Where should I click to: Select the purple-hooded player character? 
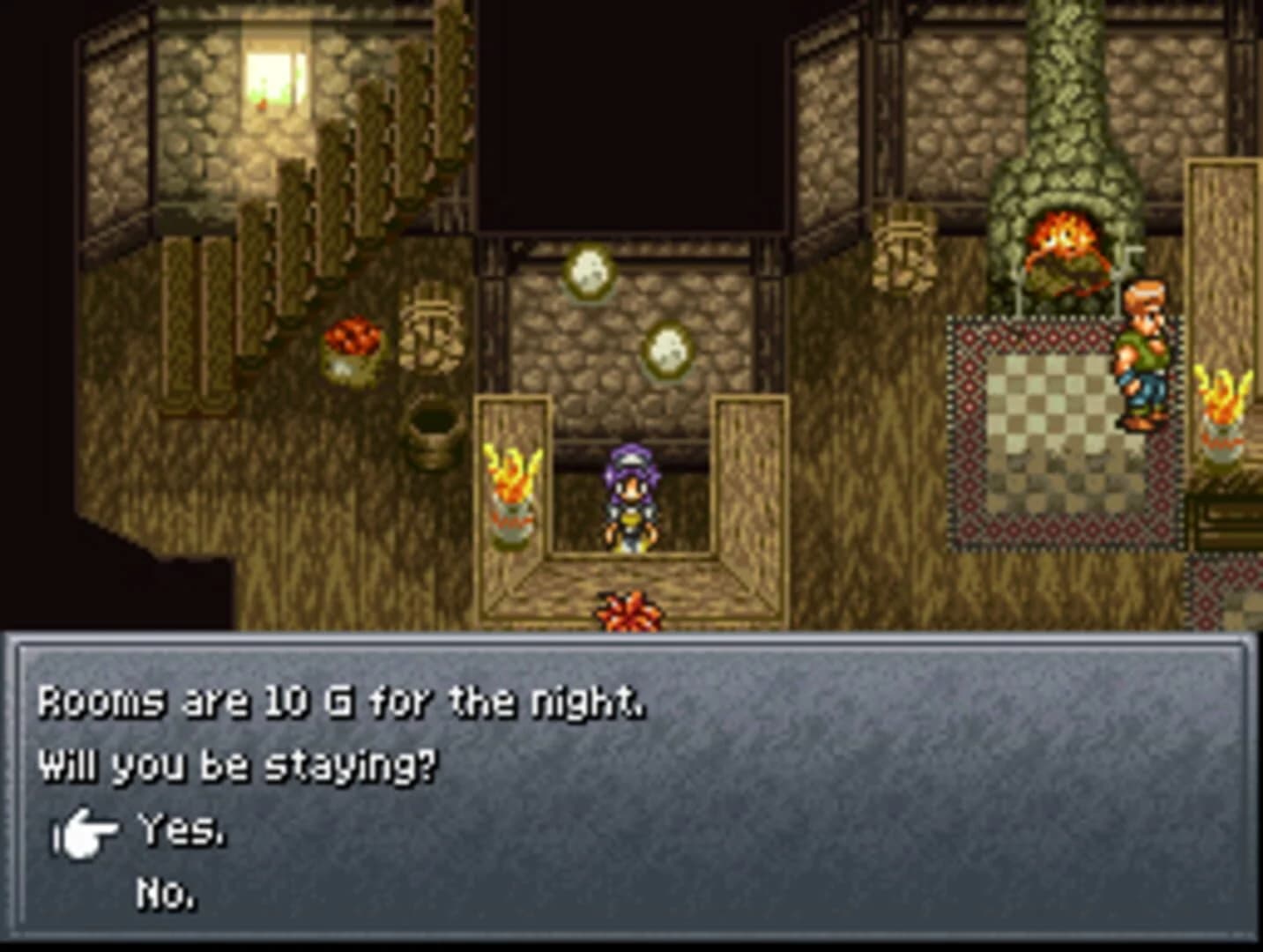[630, 498]
